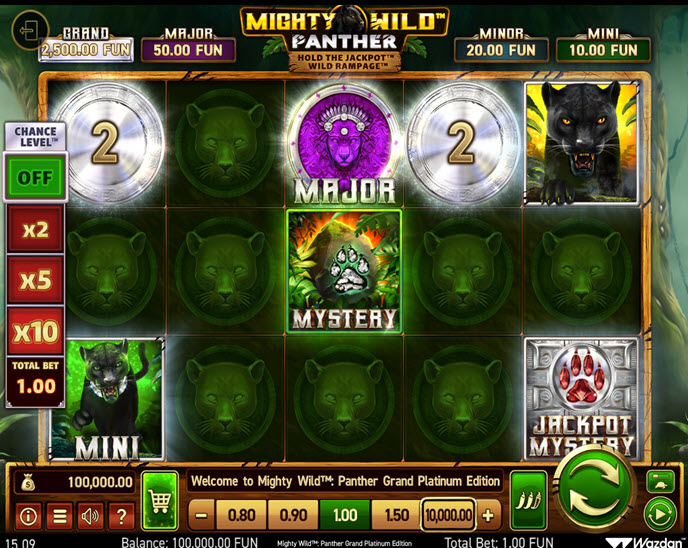Screen dimensions: 688x548
Task: Pick the 1.50 bet value
Action: click(395, 516)
